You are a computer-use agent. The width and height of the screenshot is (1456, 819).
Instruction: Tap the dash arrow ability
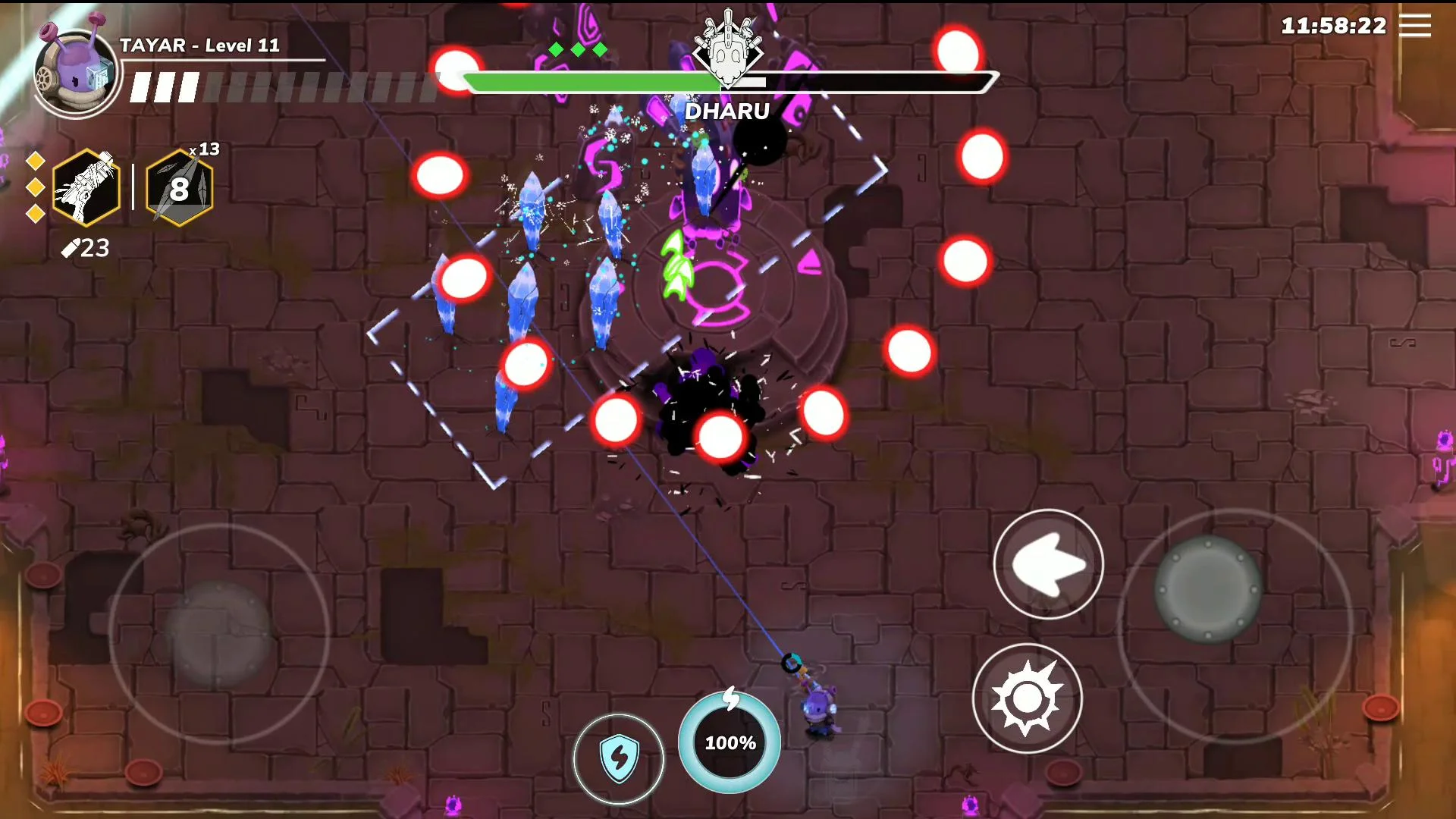1049,564
